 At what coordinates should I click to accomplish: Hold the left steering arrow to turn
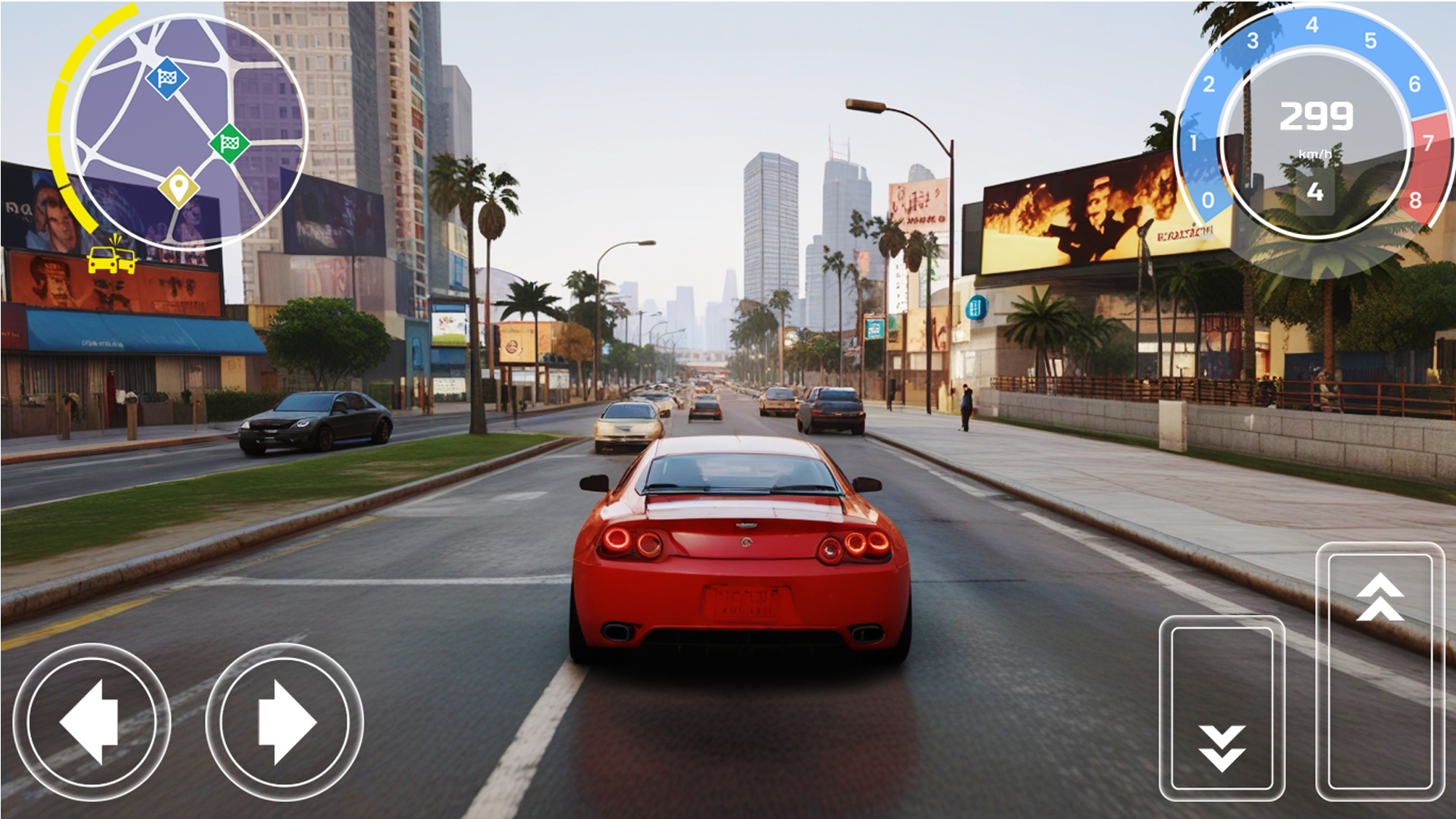click(91, 720)
